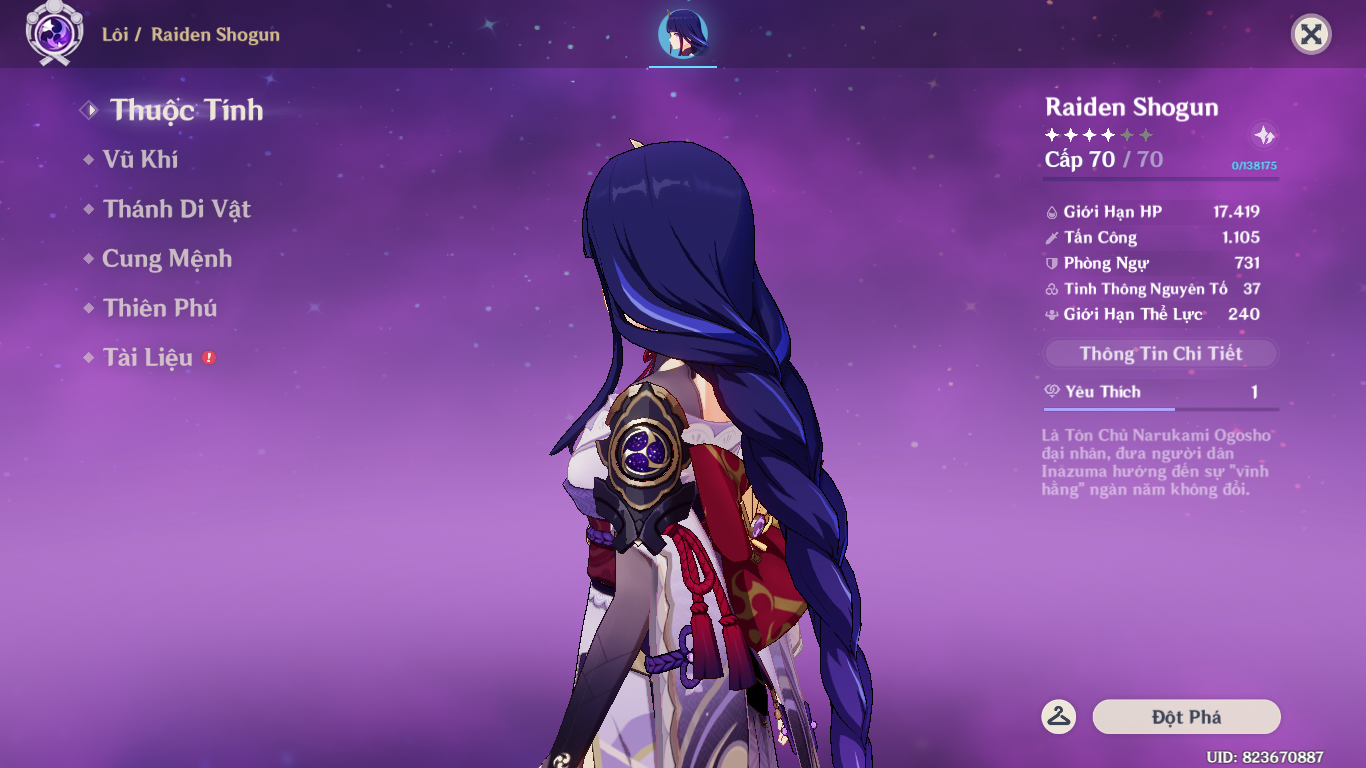
Task: Go to the Thiên Phú talents tab
Action: click(160, 308)
